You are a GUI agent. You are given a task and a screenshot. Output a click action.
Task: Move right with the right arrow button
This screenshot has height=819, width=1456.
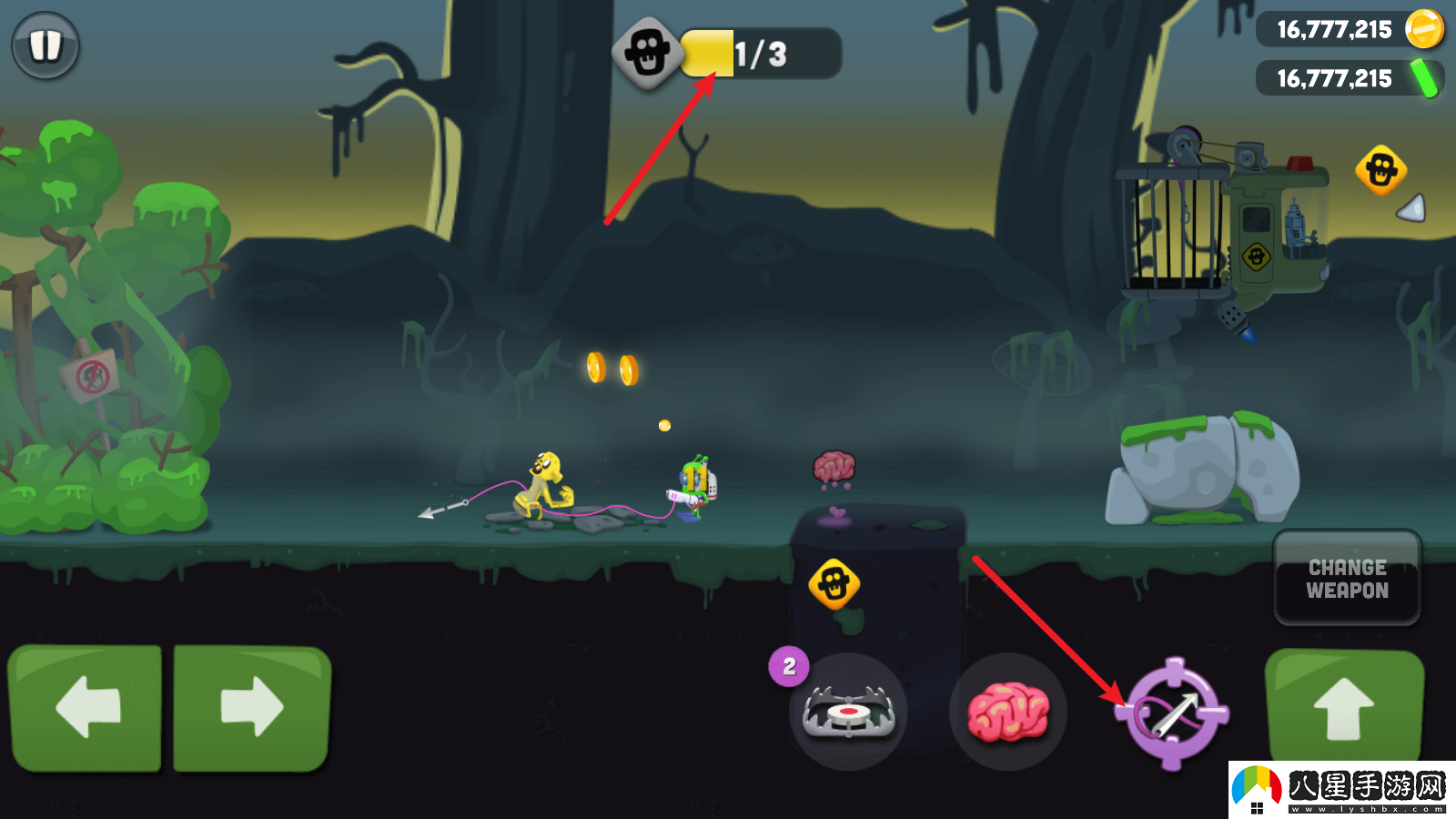(252, 707)
